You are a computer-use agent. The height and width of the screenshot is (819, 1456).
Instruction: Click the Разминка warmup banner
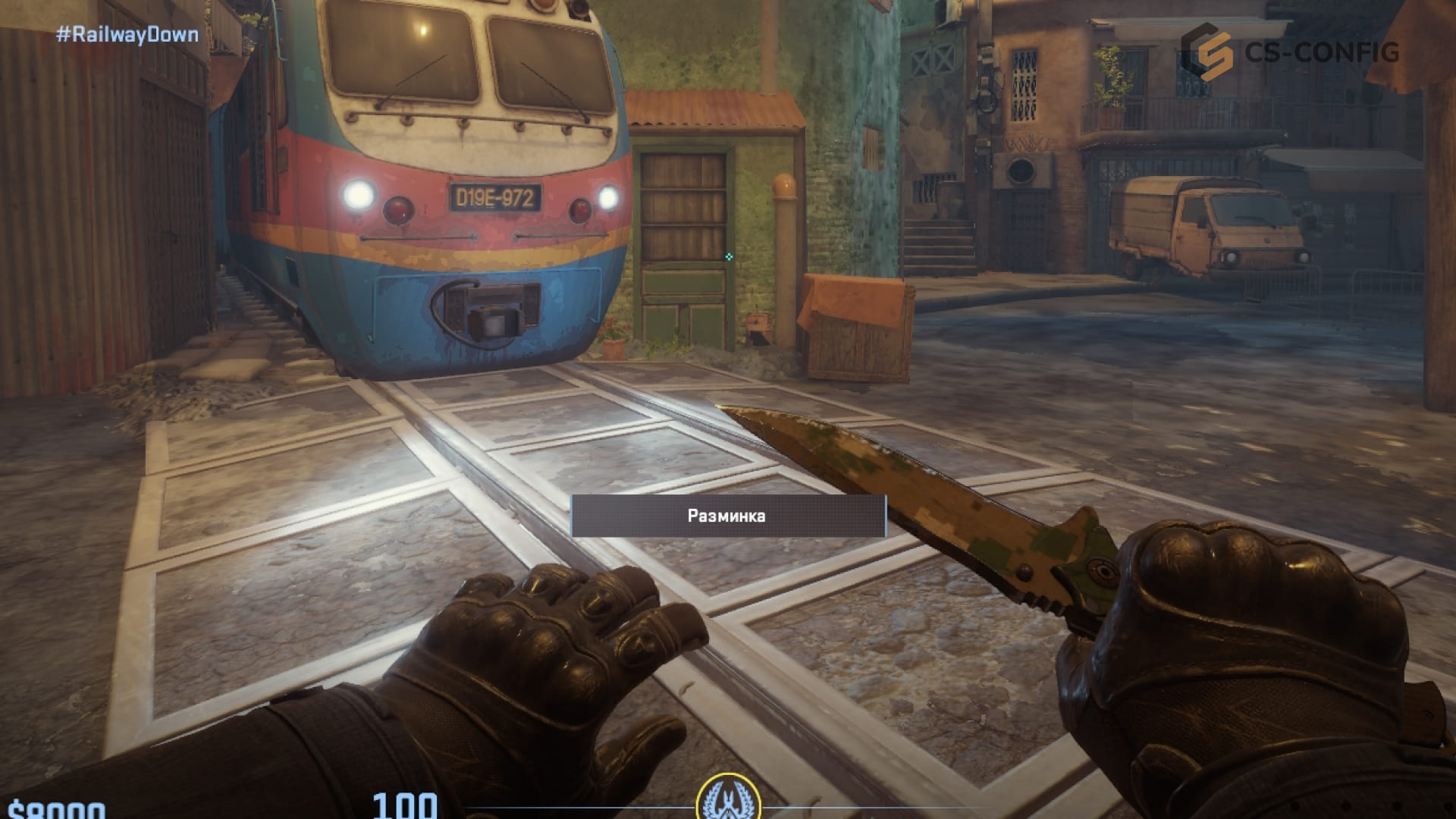pyautogui.click(x=727, y=516)
